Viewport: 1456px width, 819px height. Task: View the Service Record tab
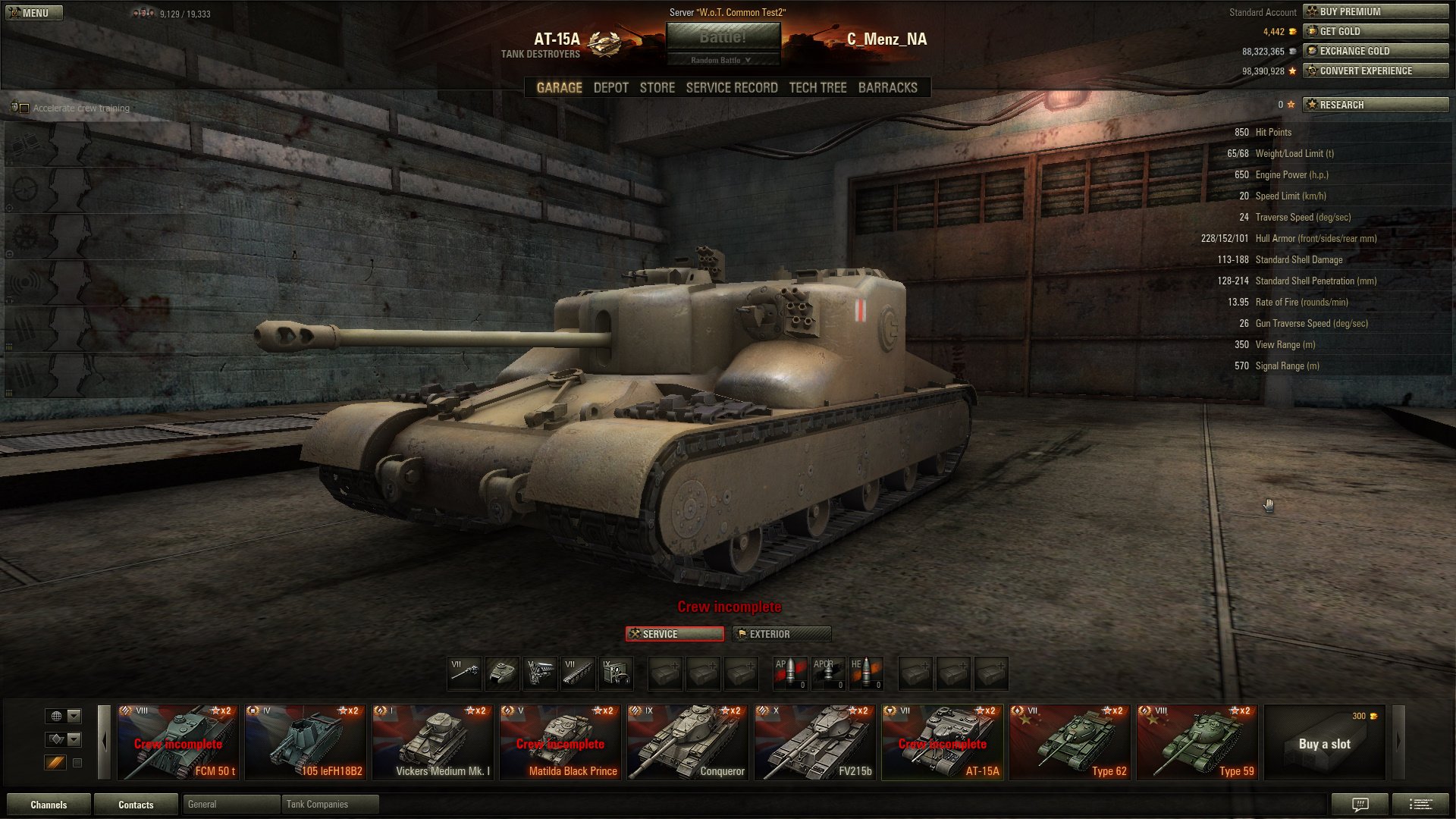[x=731, y=88]
